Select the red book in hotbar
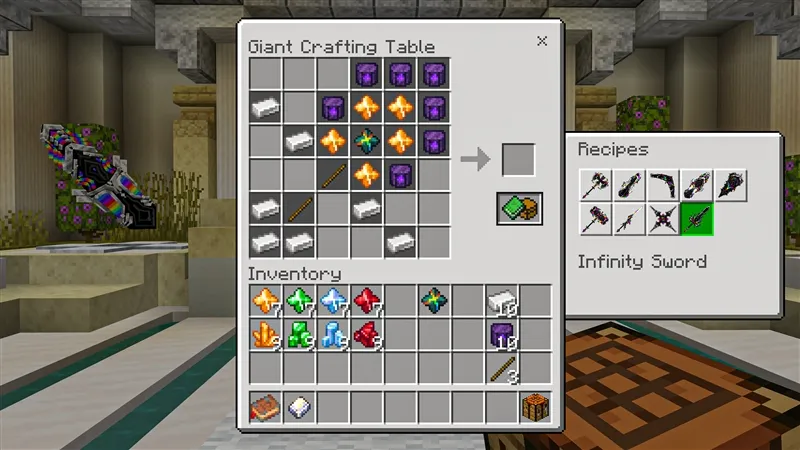800x450 pixels. [x=265, y=407]
